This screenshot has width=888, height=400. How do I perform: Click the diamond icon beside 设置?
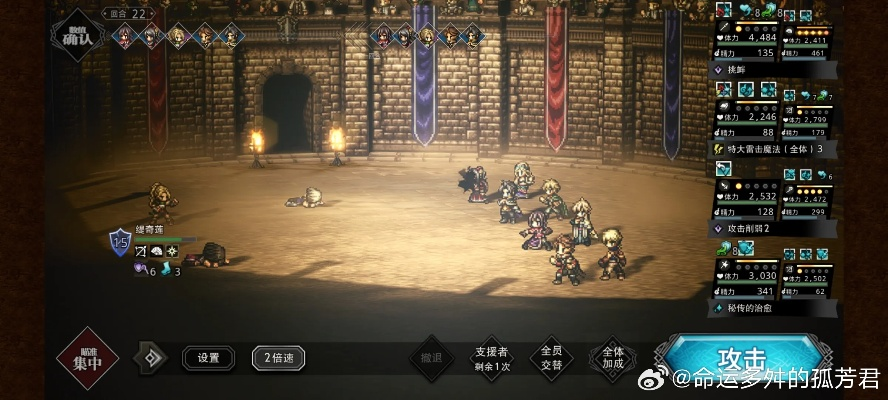[x=152, y=358]
